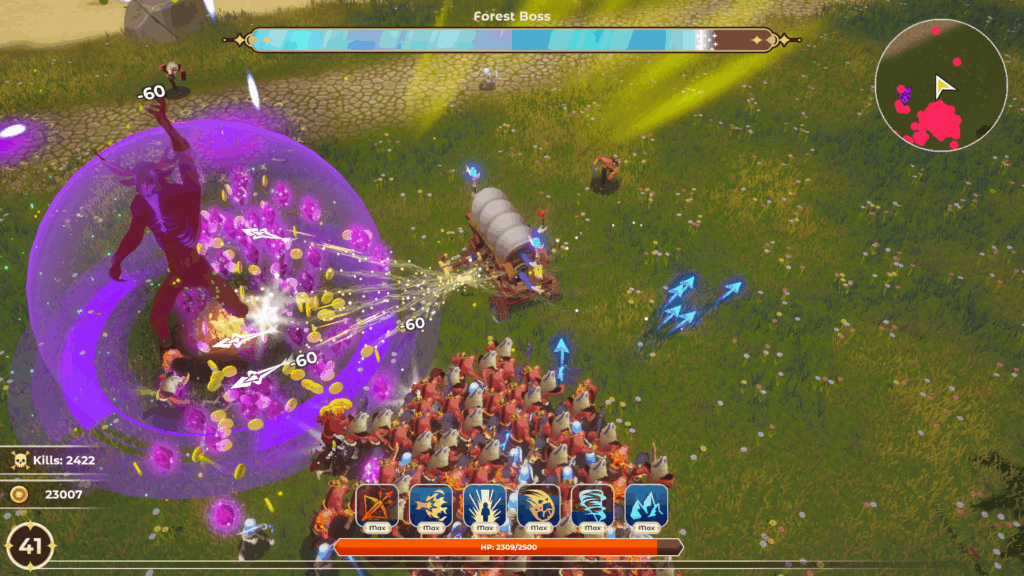
Task: Click the circular minimap
Action: (940, 85)
